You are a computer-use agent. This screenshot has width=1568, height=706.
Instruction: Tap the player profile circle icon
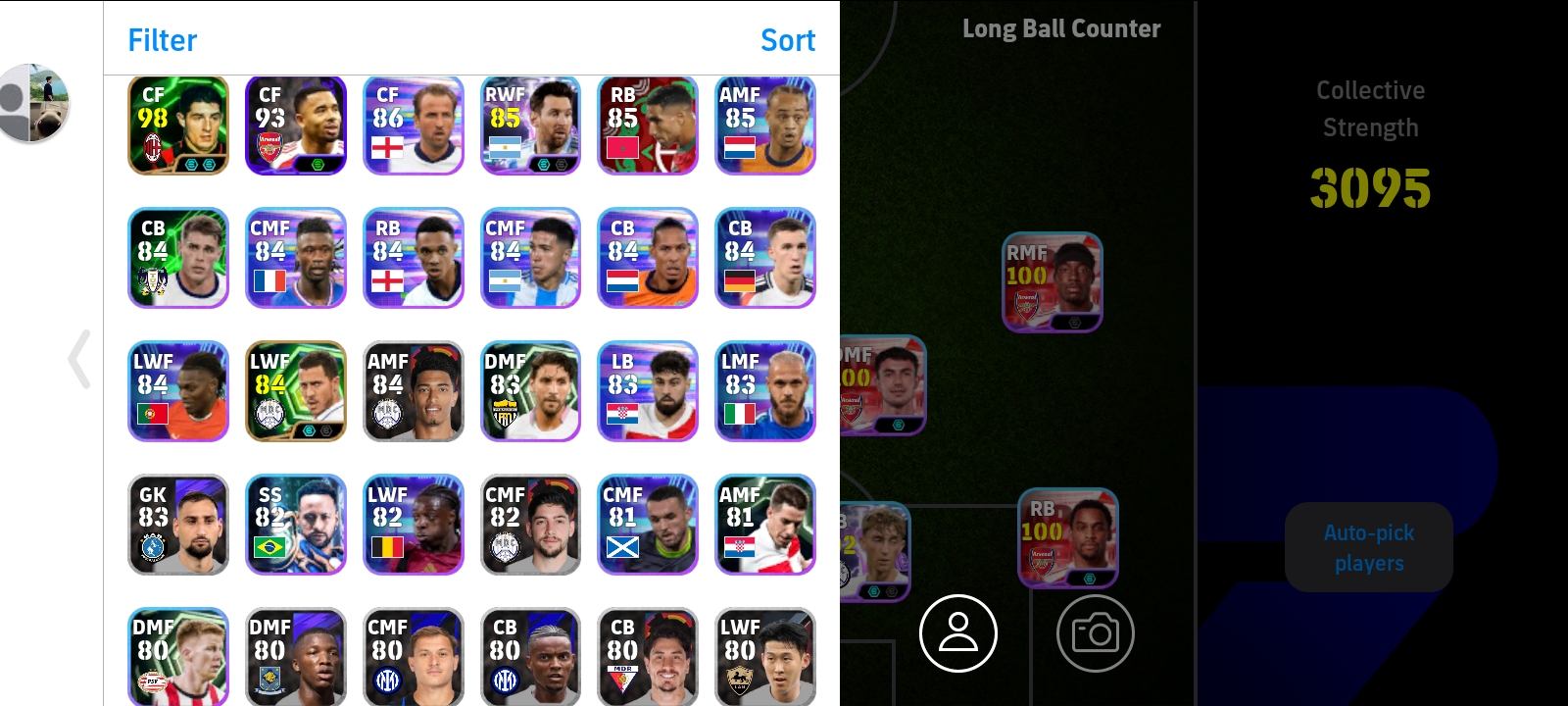point(957,633)
